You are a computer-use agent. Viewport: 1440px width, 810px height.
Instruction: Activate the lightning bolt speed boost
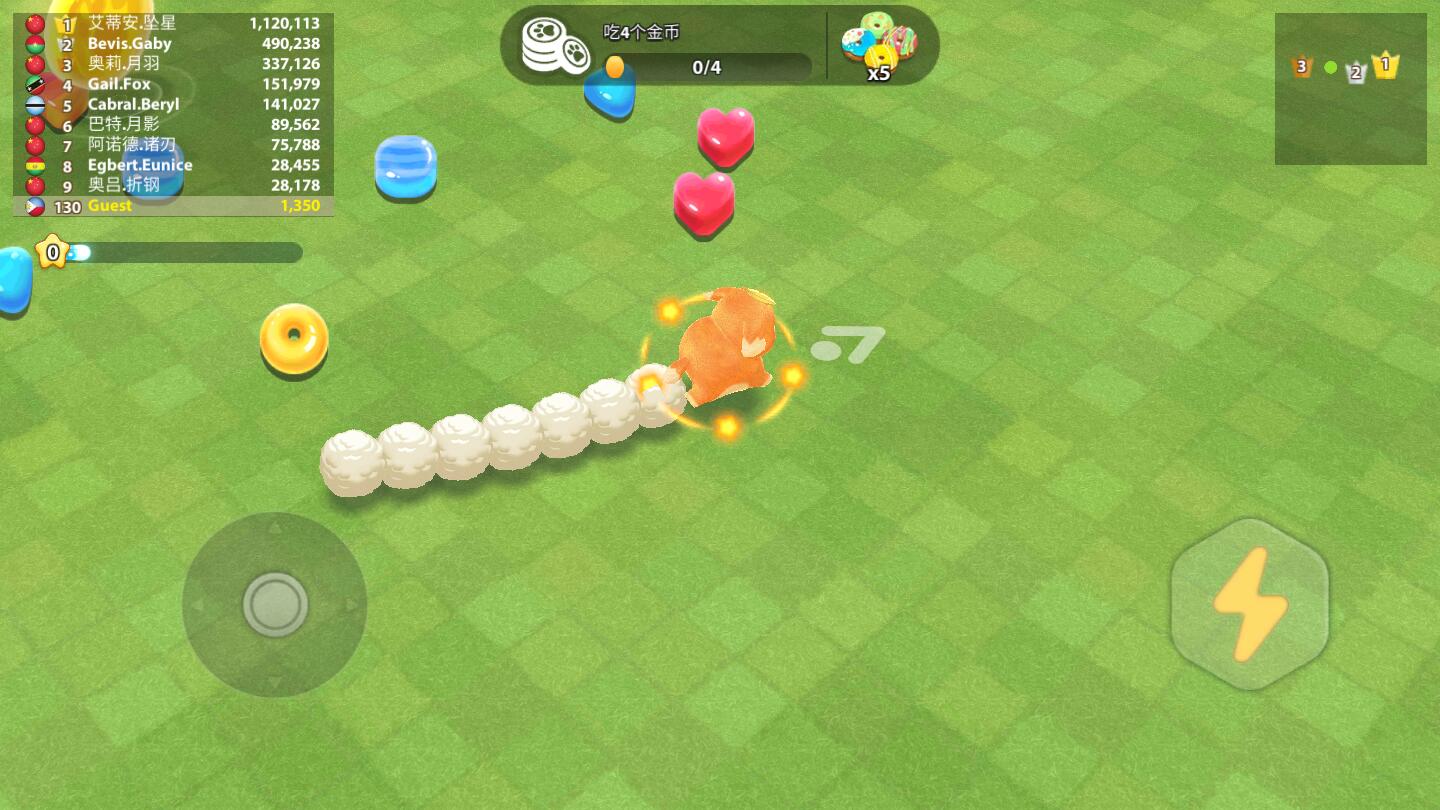(x=1249, y=604)
